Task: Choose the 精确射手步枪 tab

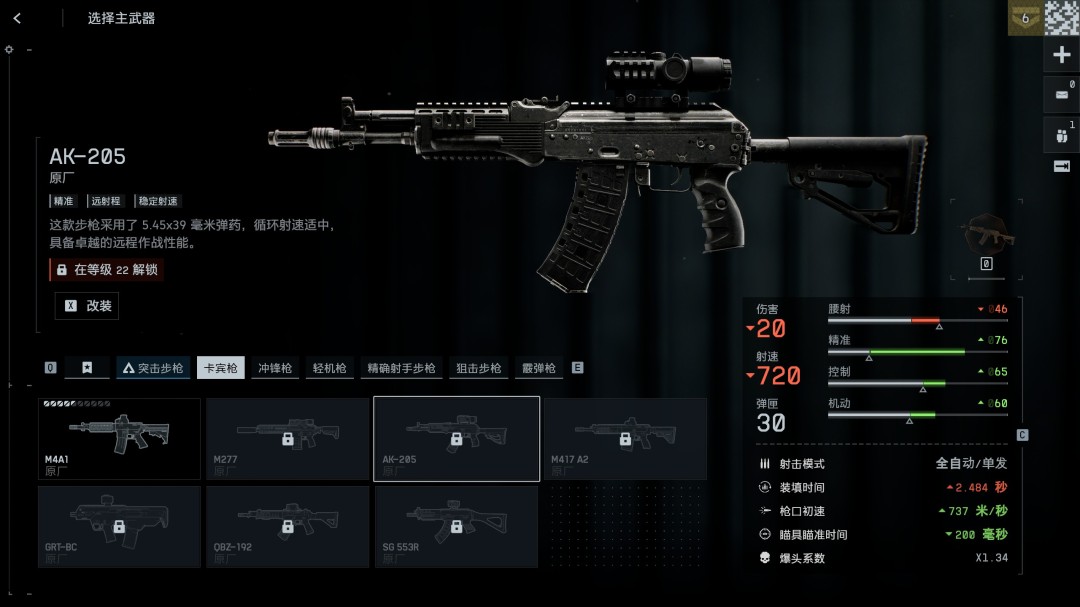Action: [x=401, y=368]
